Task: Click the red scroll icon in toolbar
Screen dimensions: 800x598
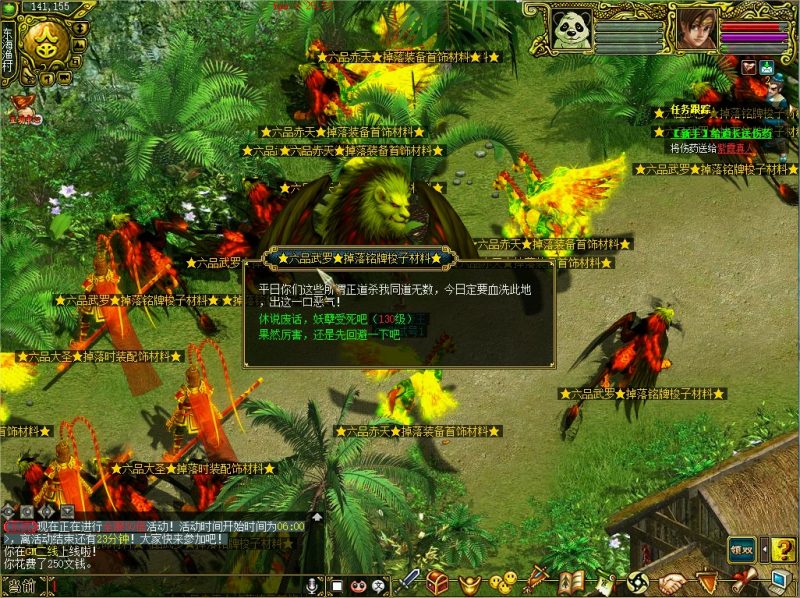Action: (741, 580)
